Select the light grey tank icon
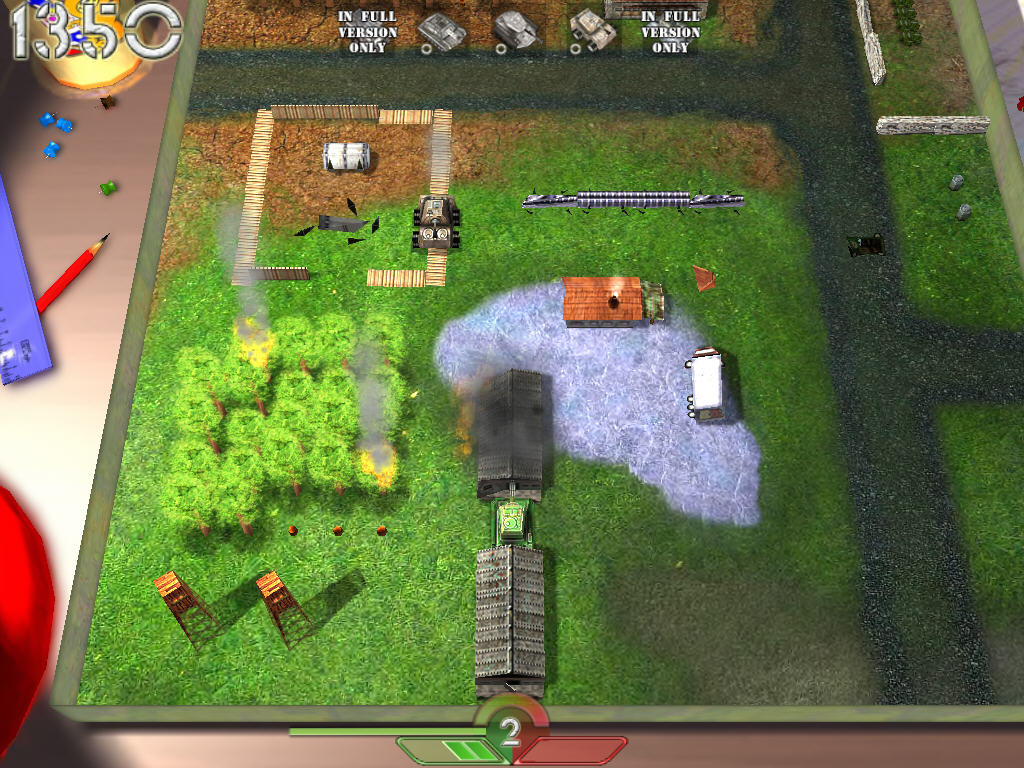Viewport: 1024px width, 768px height. 441,30
